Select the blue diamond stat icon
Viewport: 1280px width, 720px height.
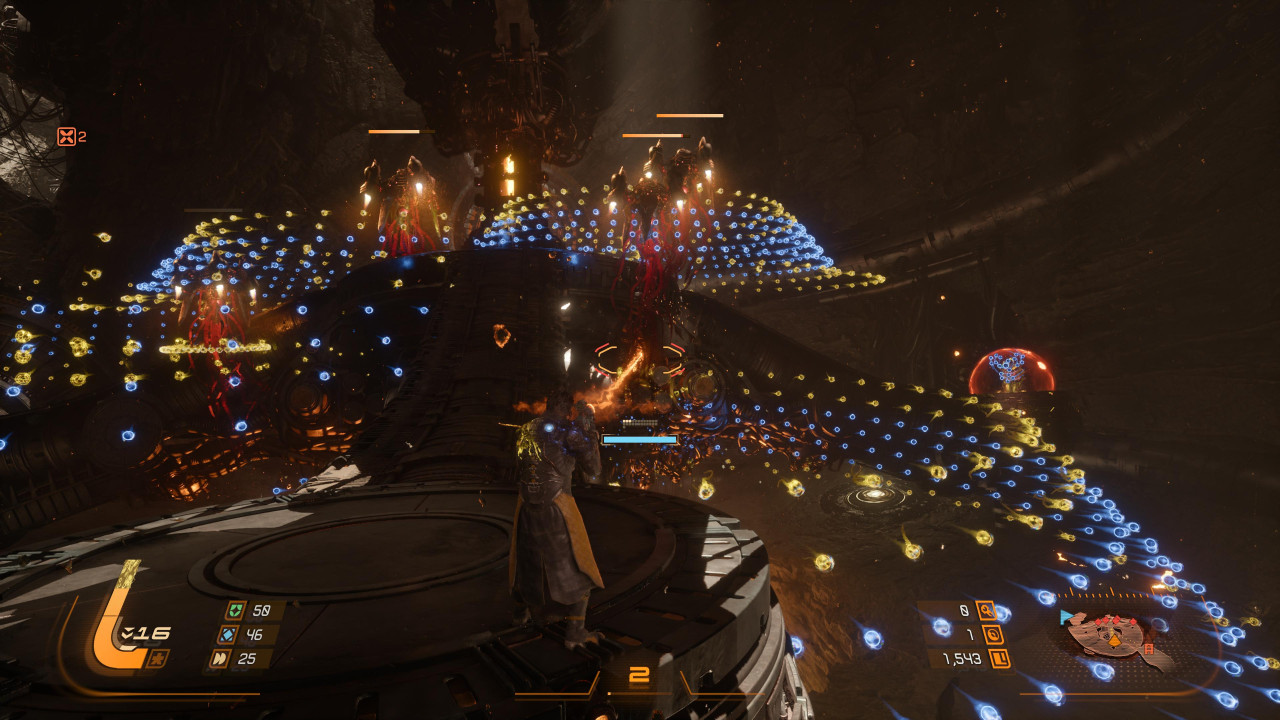pyautogui.click(x=227, y=634)
